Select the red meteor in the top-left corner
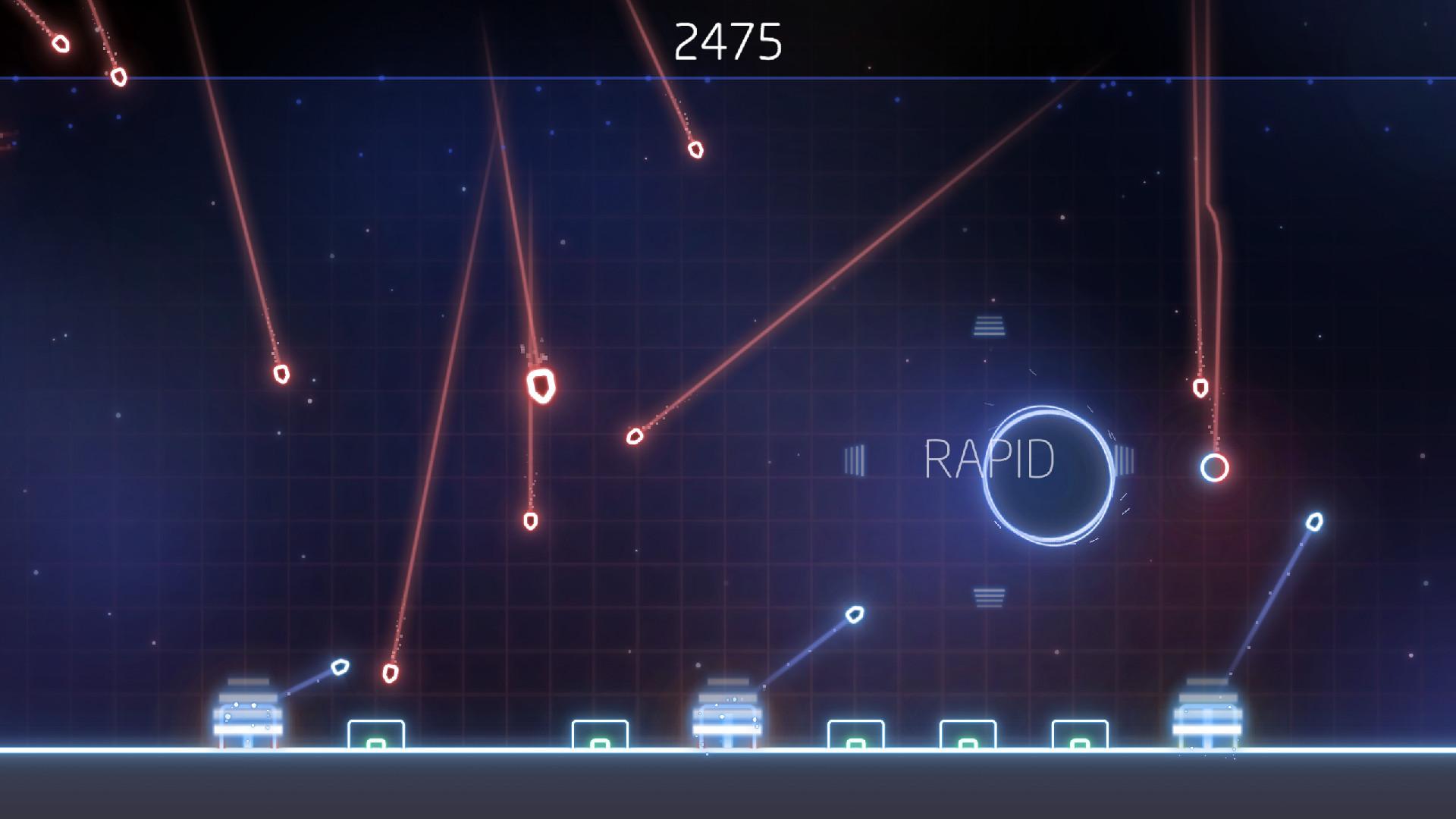 click(61, 45)
